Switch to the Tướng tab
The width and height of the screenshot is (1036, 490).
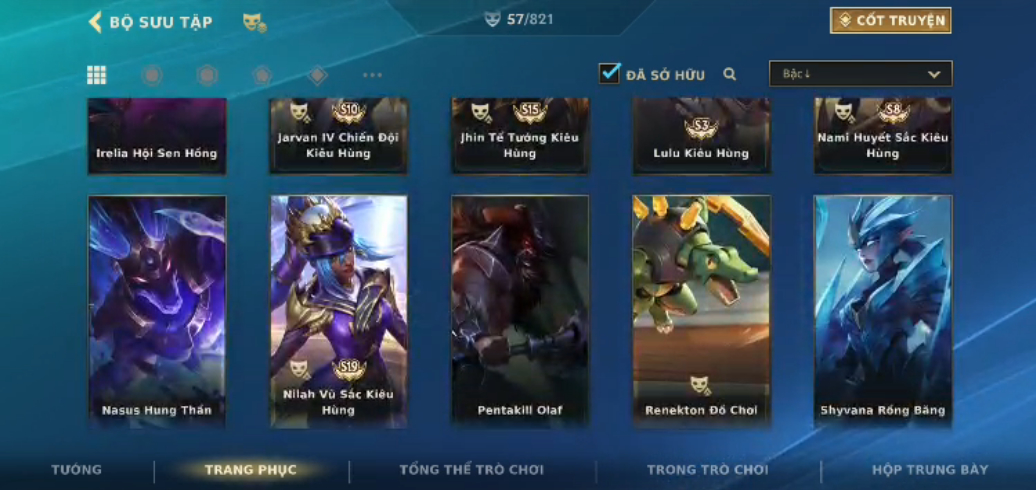(x=77, y=470)
